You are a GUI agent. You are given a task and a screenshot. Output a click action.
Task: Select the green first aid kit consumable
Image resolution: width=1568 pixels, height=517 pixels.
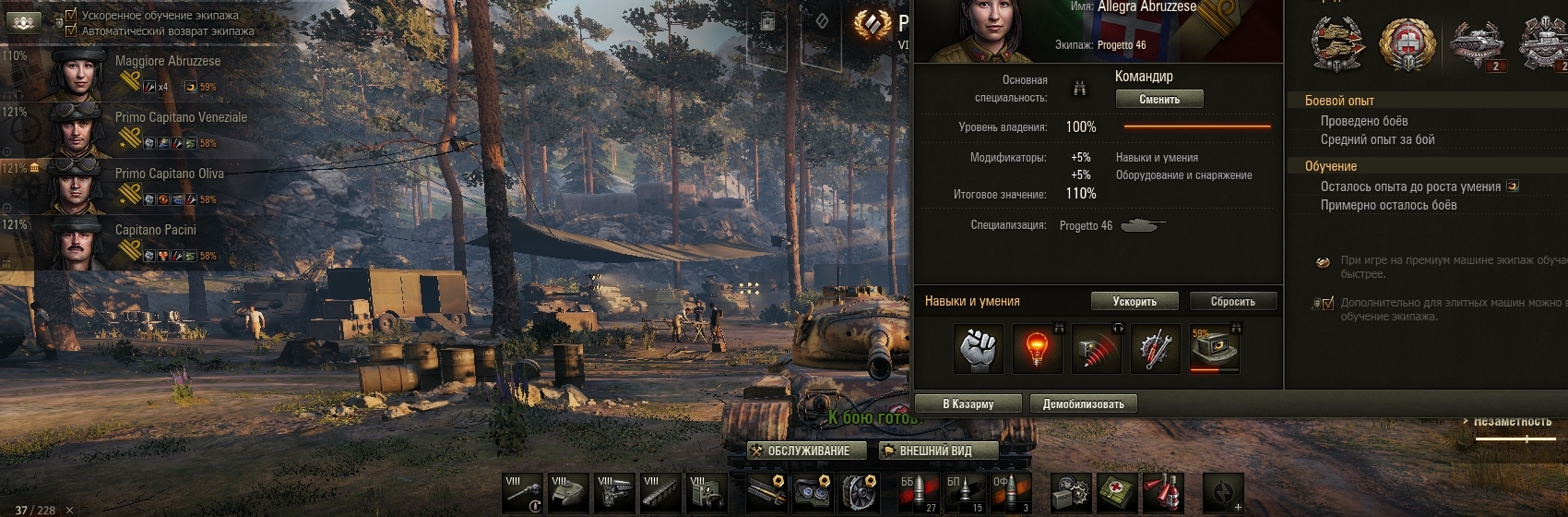pyautogui.click(x=1116, y=493)
